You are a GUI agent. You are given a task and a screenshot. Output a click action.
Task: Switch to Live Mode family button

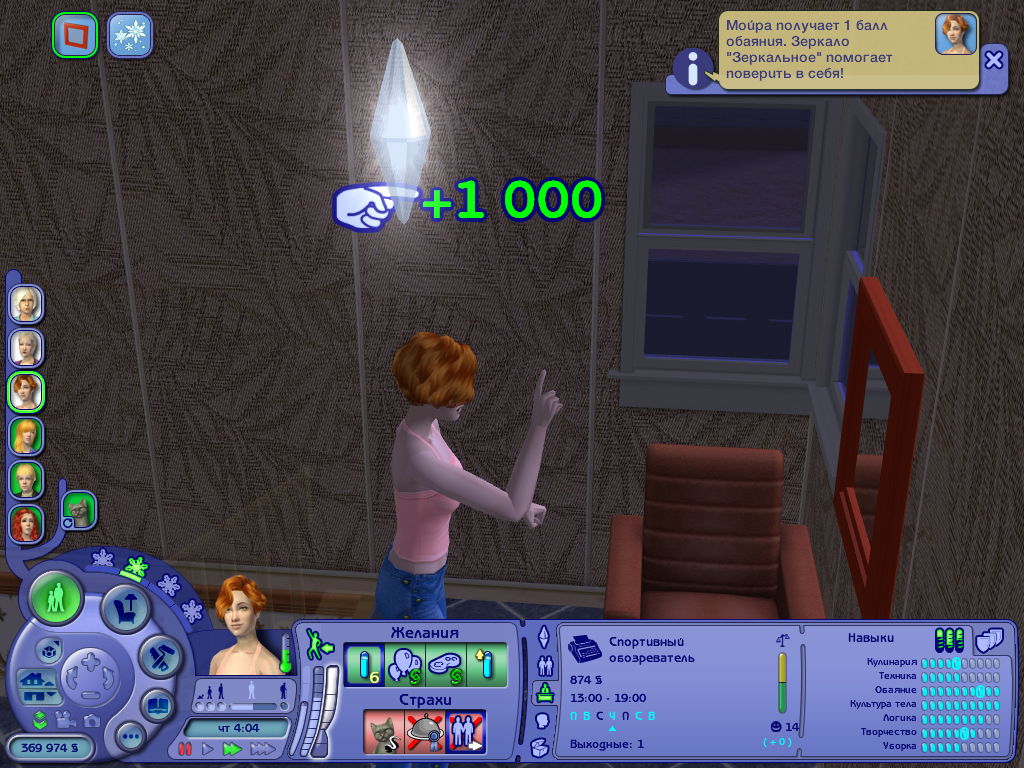coord(56,600)
